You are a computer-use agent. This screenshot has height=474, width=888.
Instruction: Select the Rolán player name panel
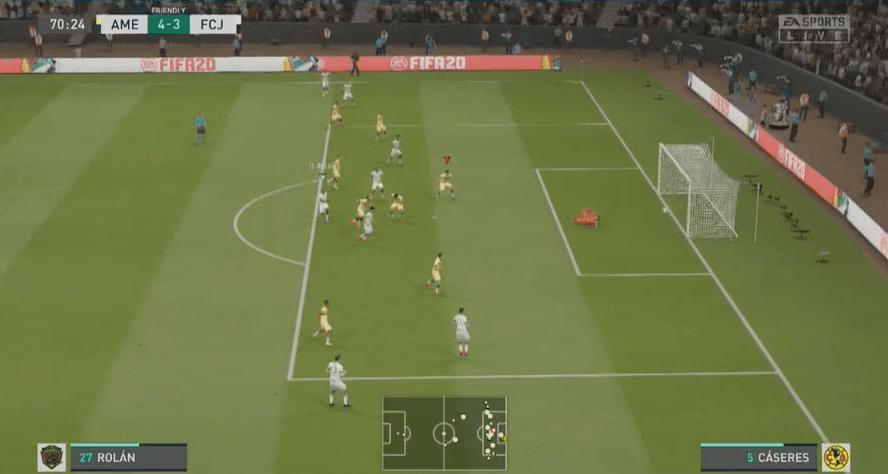[x=128, y=457]
